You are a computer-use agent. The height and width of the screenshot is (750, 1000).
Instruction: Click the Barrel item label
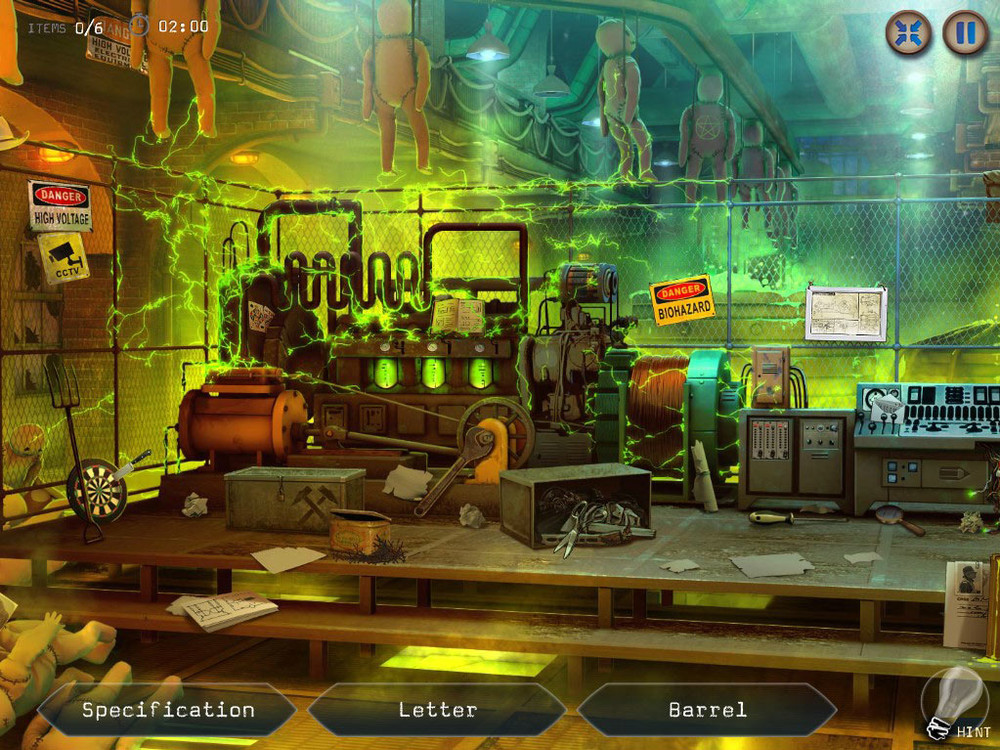pyautogui.click(x=707, y=710)
